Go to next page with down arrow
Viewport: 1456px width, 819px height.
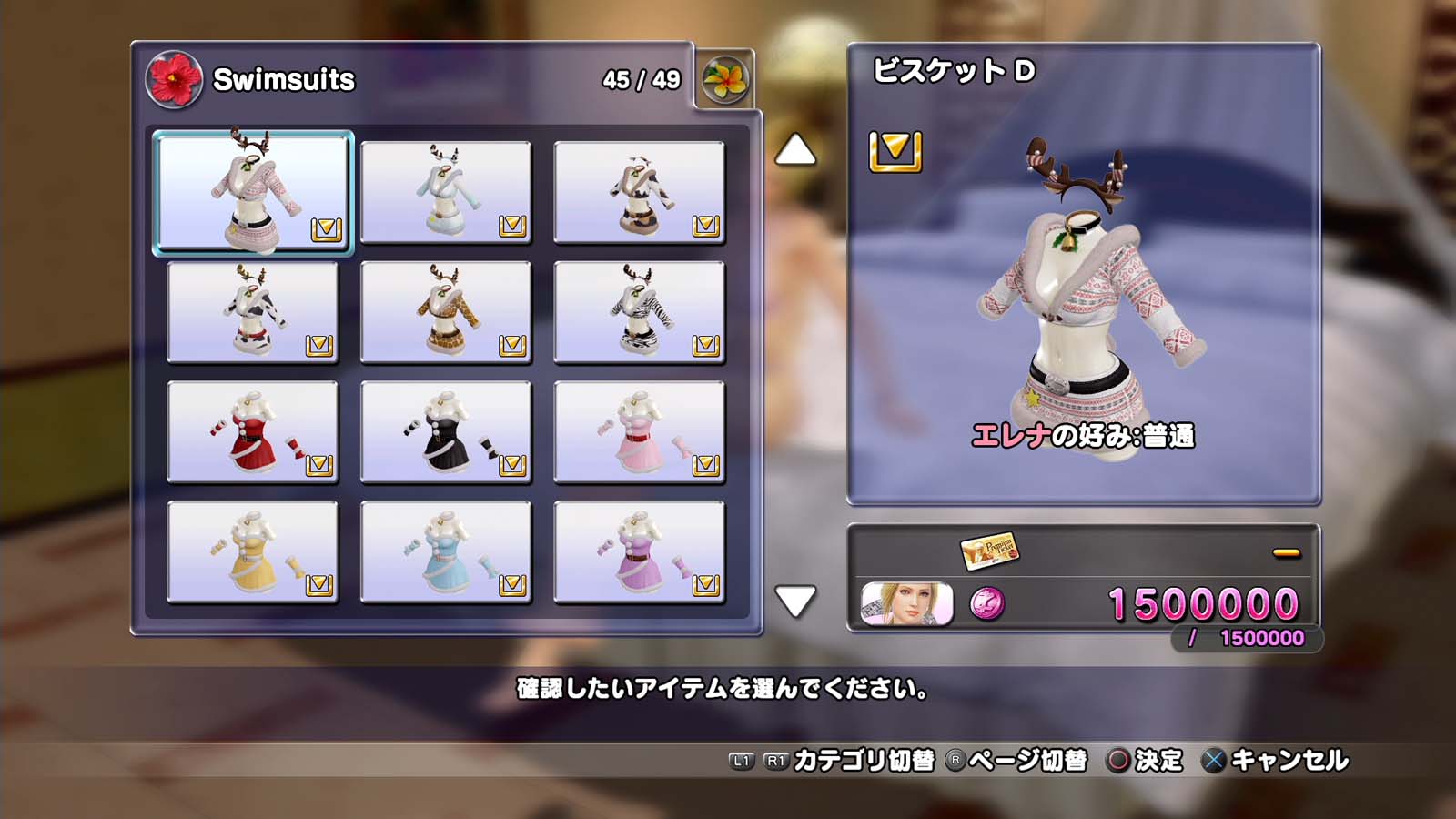pyautogui.click(x=795, y=602)
